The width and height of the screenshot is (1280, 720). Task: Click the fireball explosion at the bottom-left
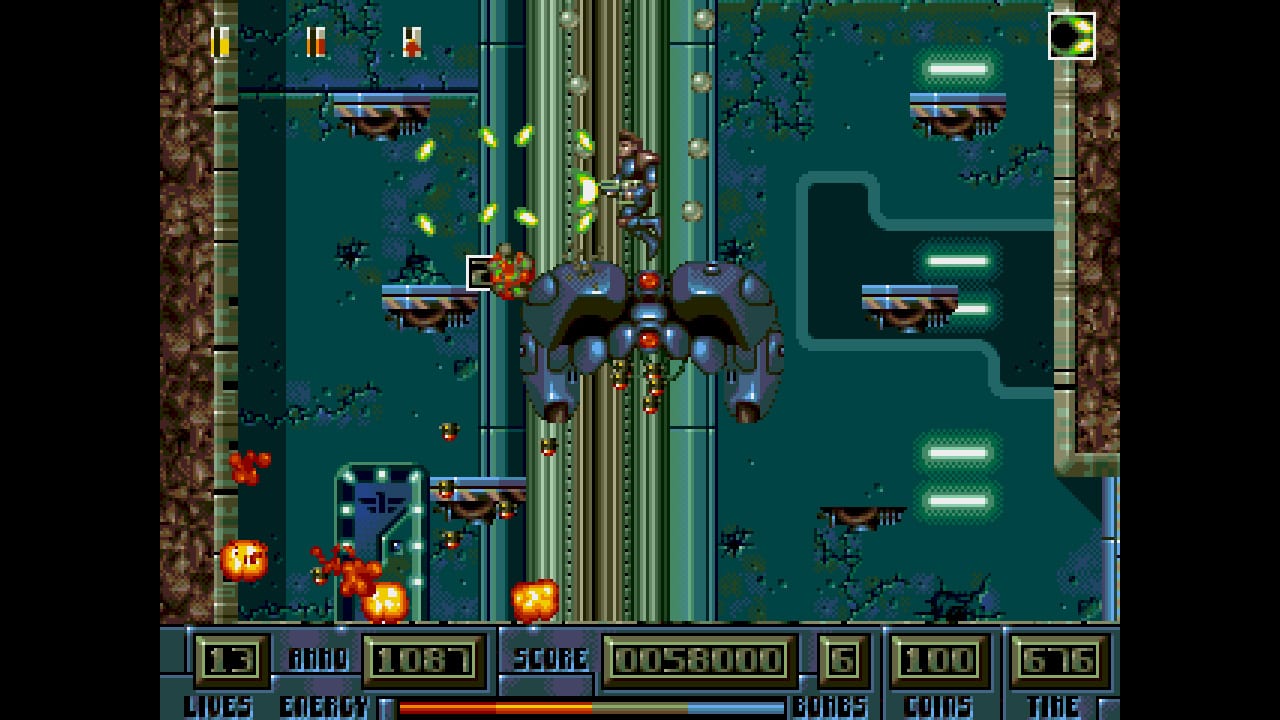pyautogui.click(x=245, y=557)
